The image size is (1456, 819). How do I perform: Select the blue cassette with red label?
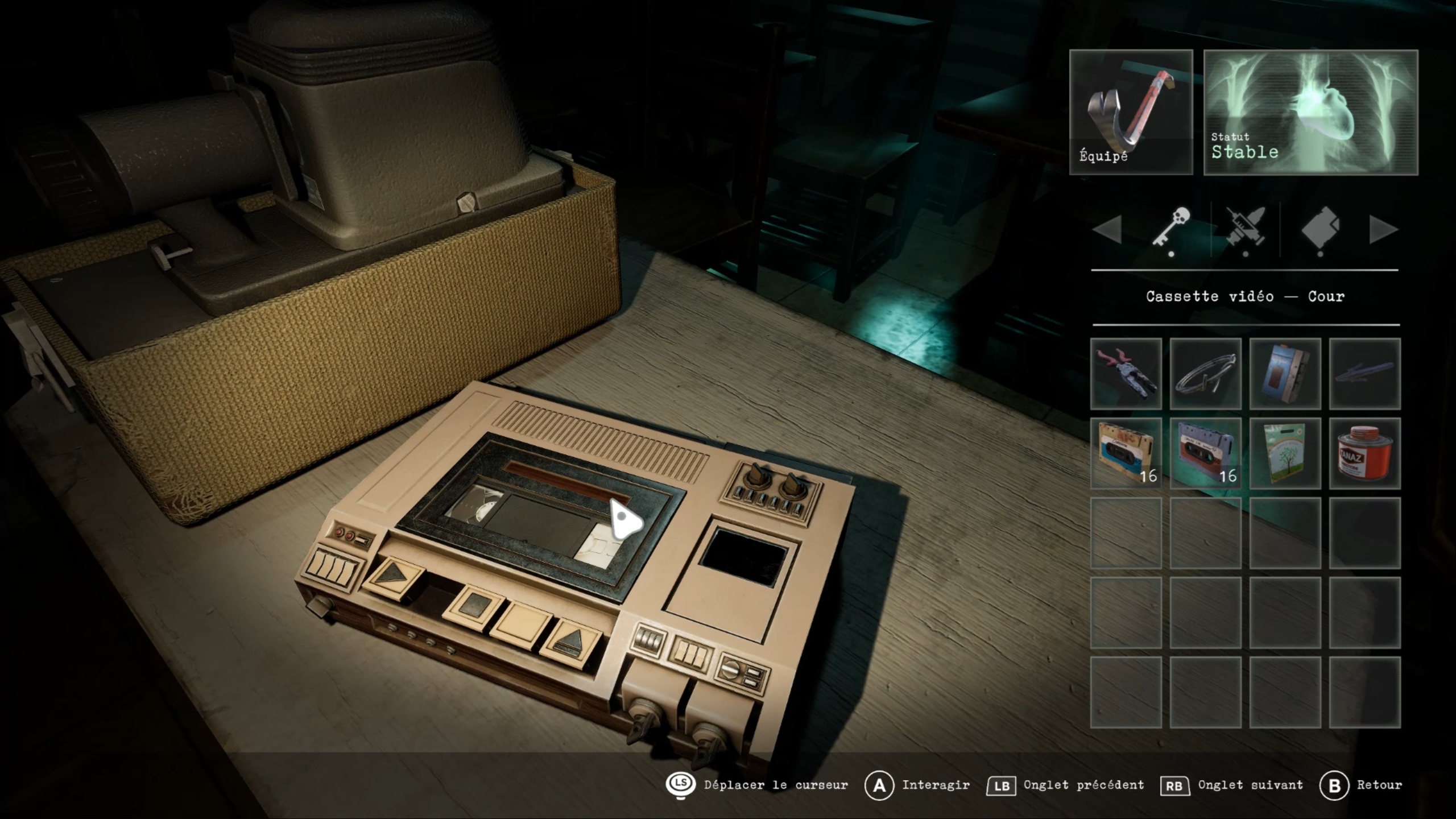[x=1206, y=453]
